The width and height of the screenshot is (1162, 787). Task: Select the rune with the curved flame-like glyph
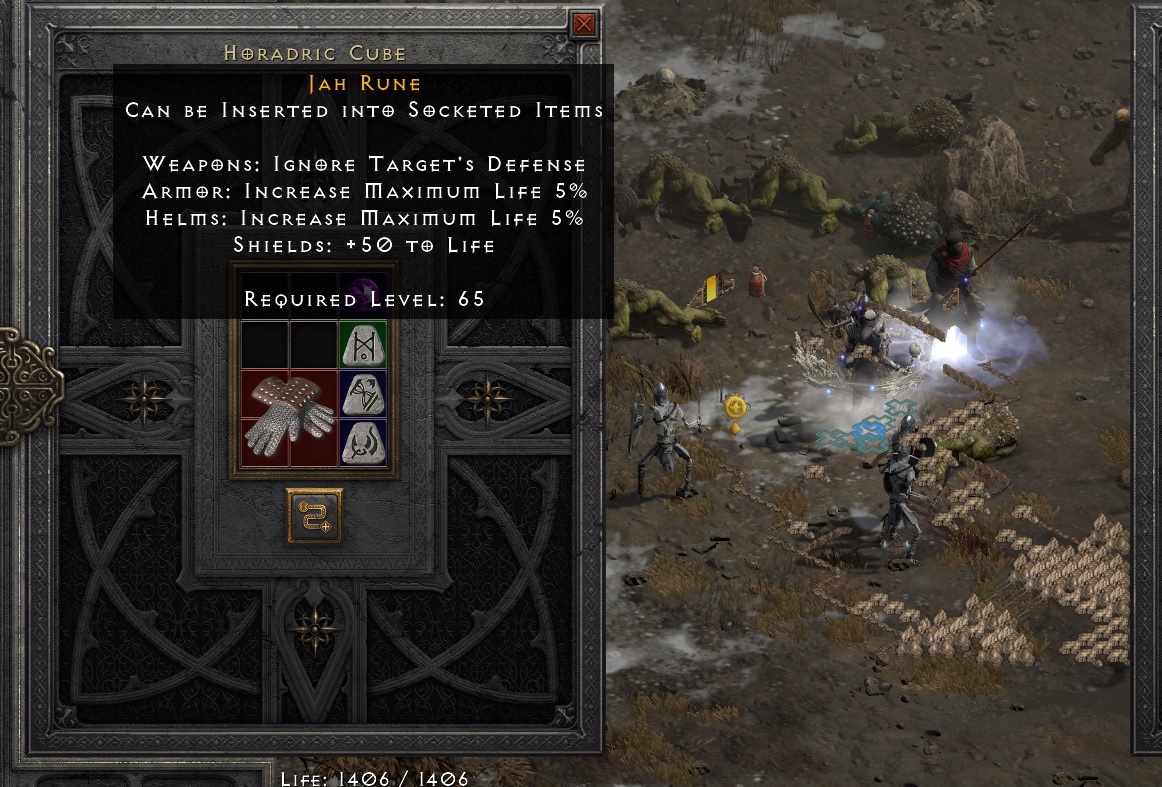tap(363, 443)
